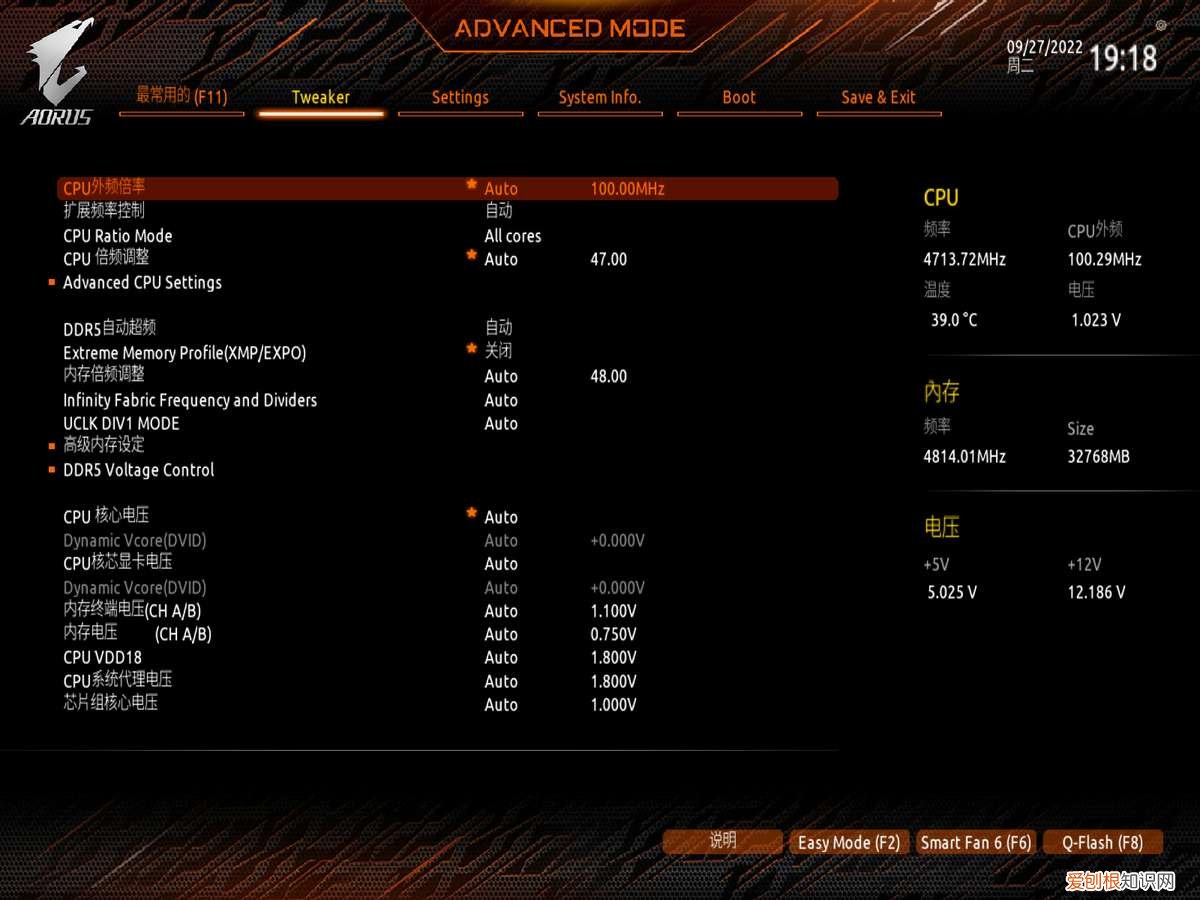1200x900 pixels.
Task: Open the System Info. tab
Action: [x=600, y=98]
